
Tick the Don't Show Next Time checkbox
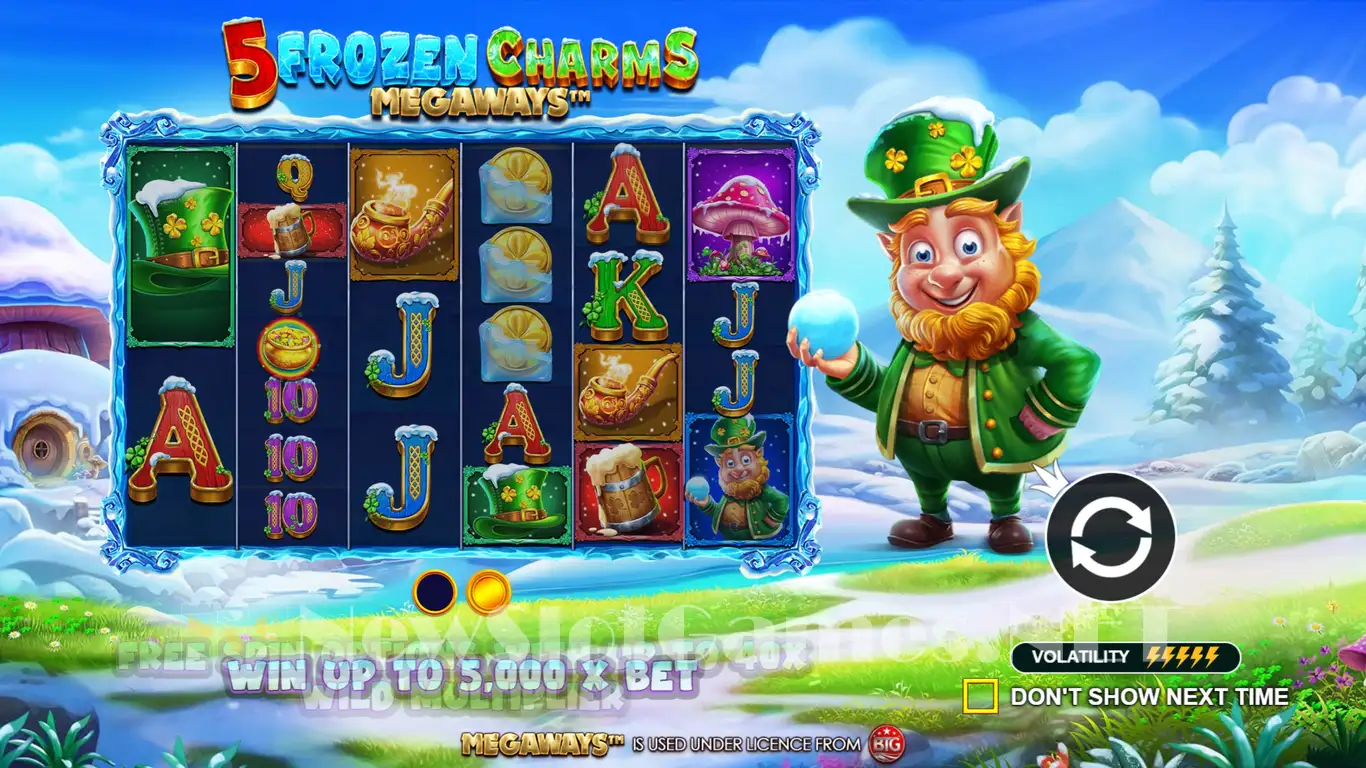[980, 696]
